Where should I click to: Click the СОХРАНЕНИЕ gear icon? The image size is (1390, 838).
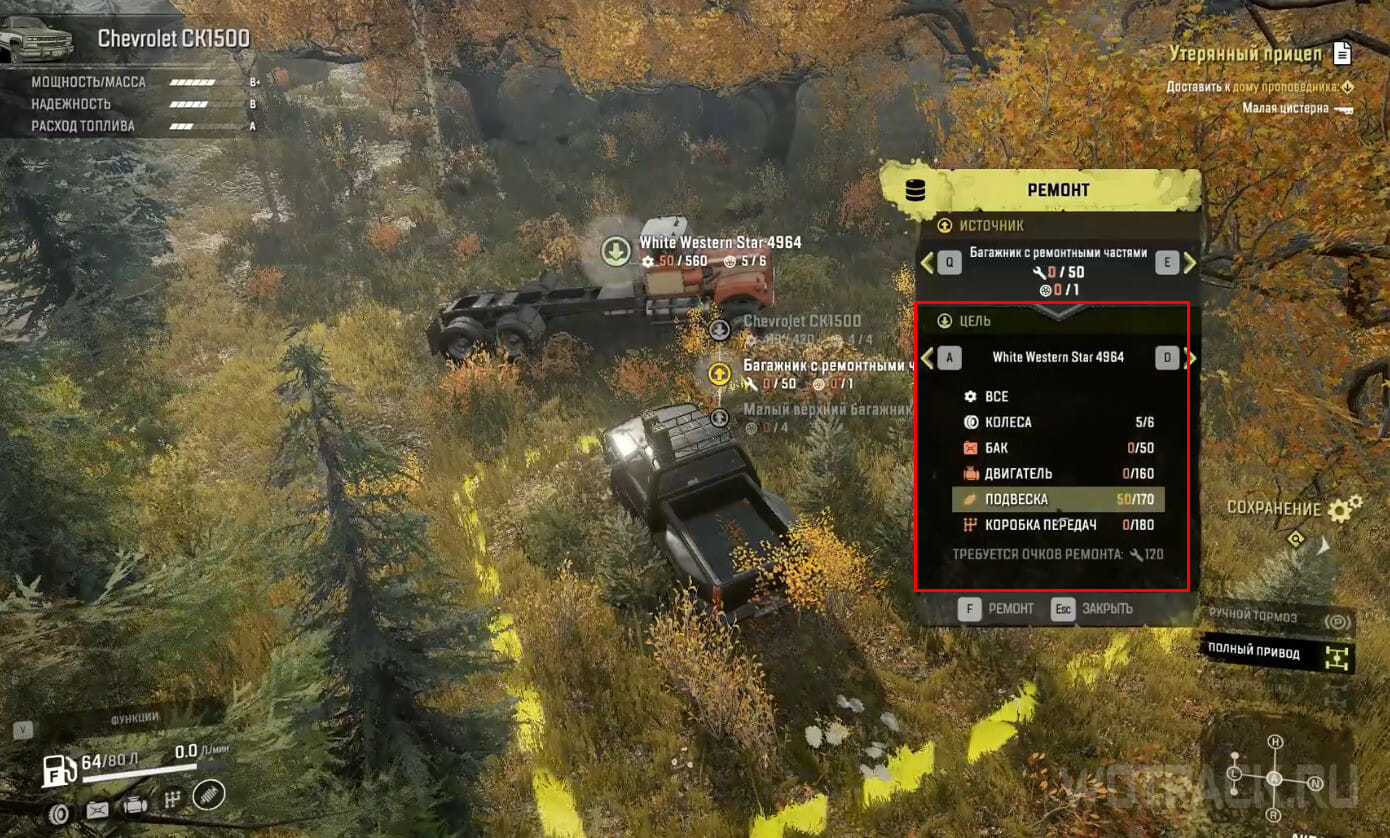click(1344, 508)
